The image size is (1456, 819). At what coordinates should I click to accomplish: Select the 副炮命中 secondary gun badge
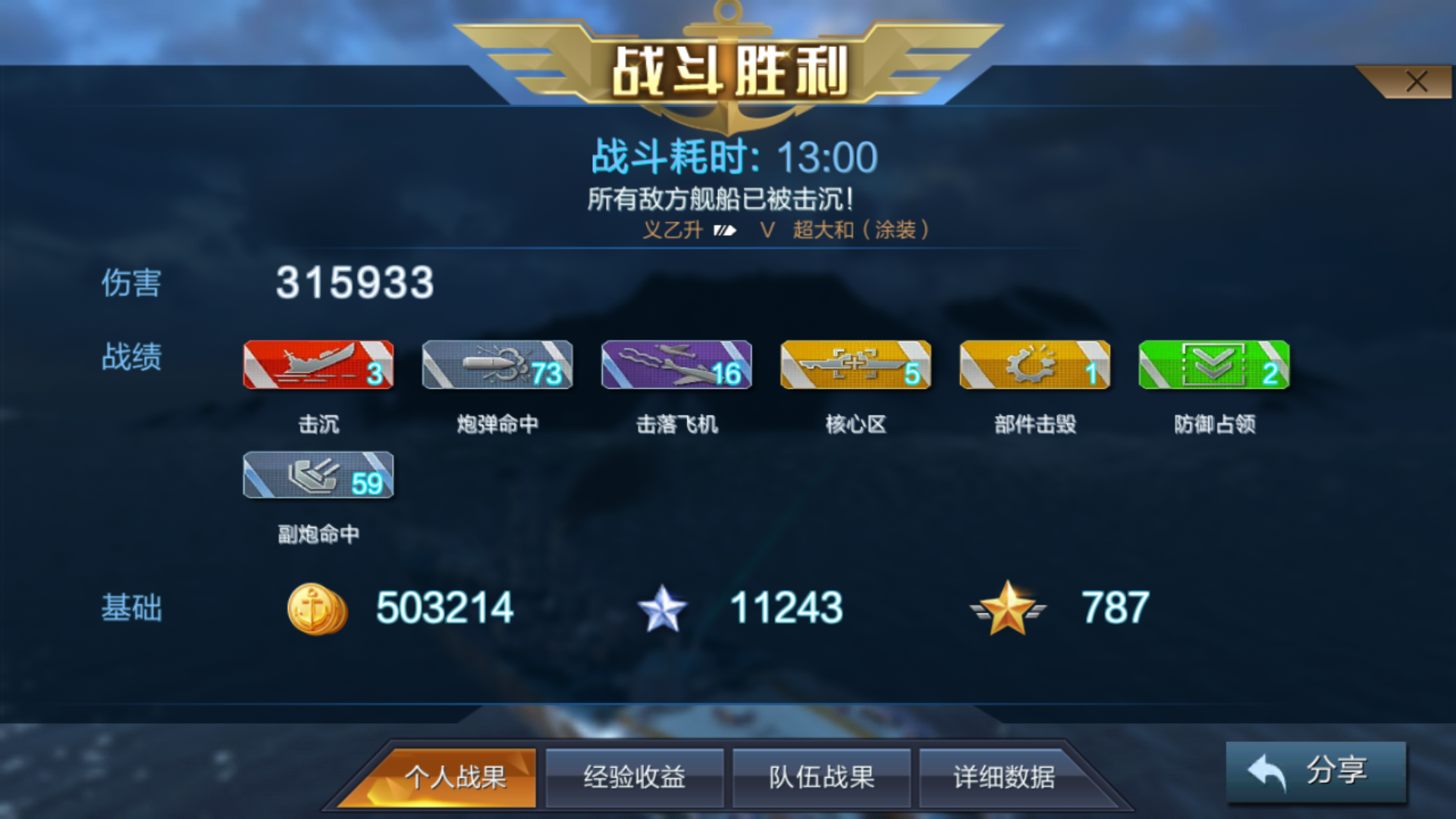click(x=318, y=476)
